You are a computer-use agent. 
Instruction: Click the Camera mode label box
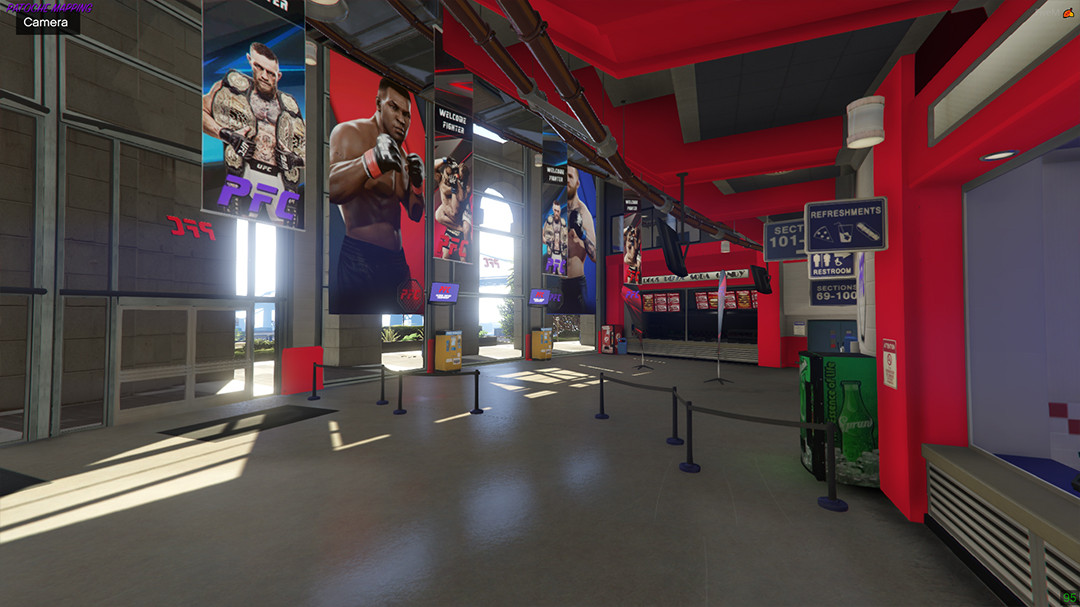click(x=47, y=22)
